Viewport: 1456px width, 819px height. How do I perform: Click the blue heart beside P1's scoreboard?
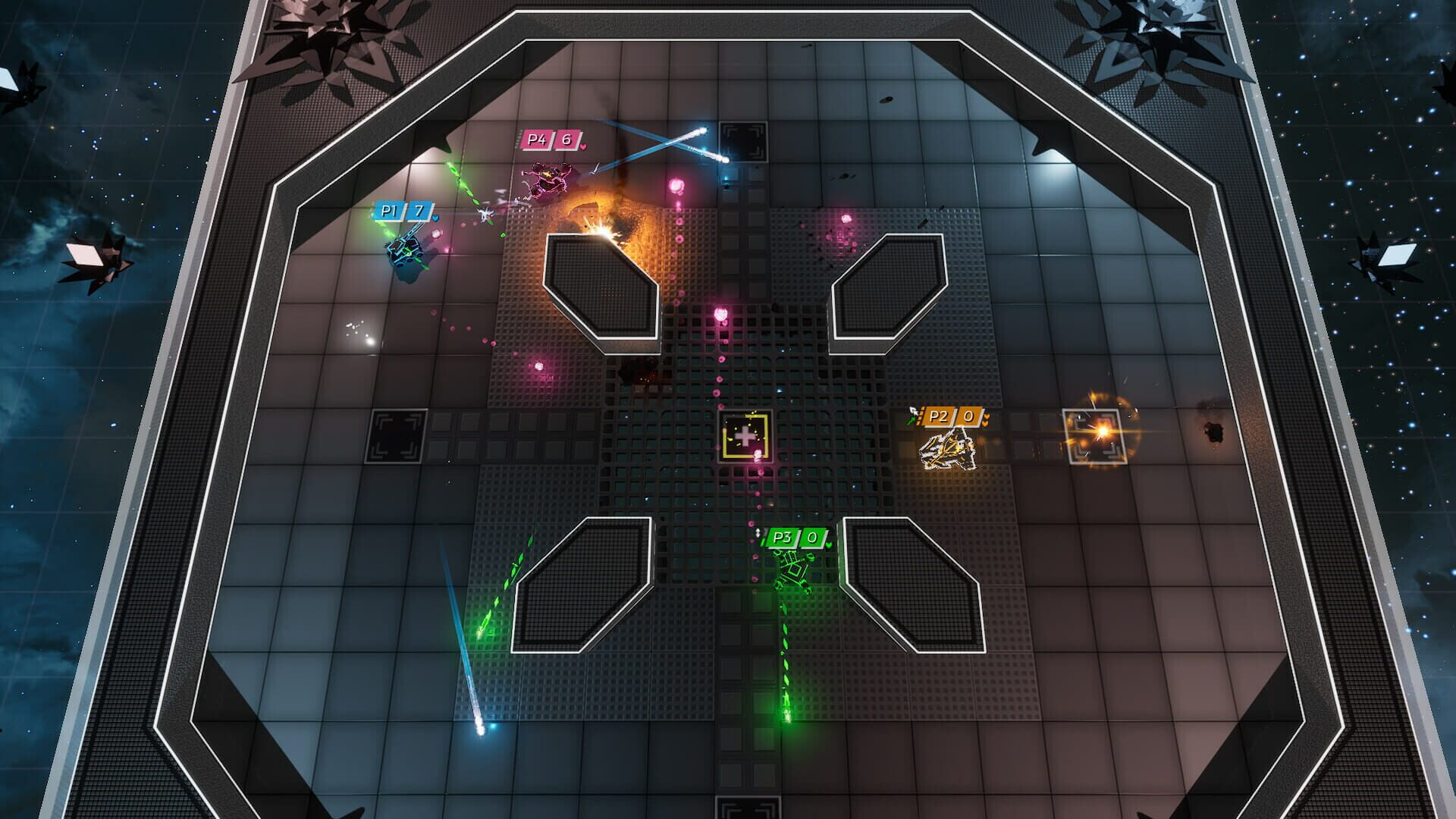[x=435, y=218]
